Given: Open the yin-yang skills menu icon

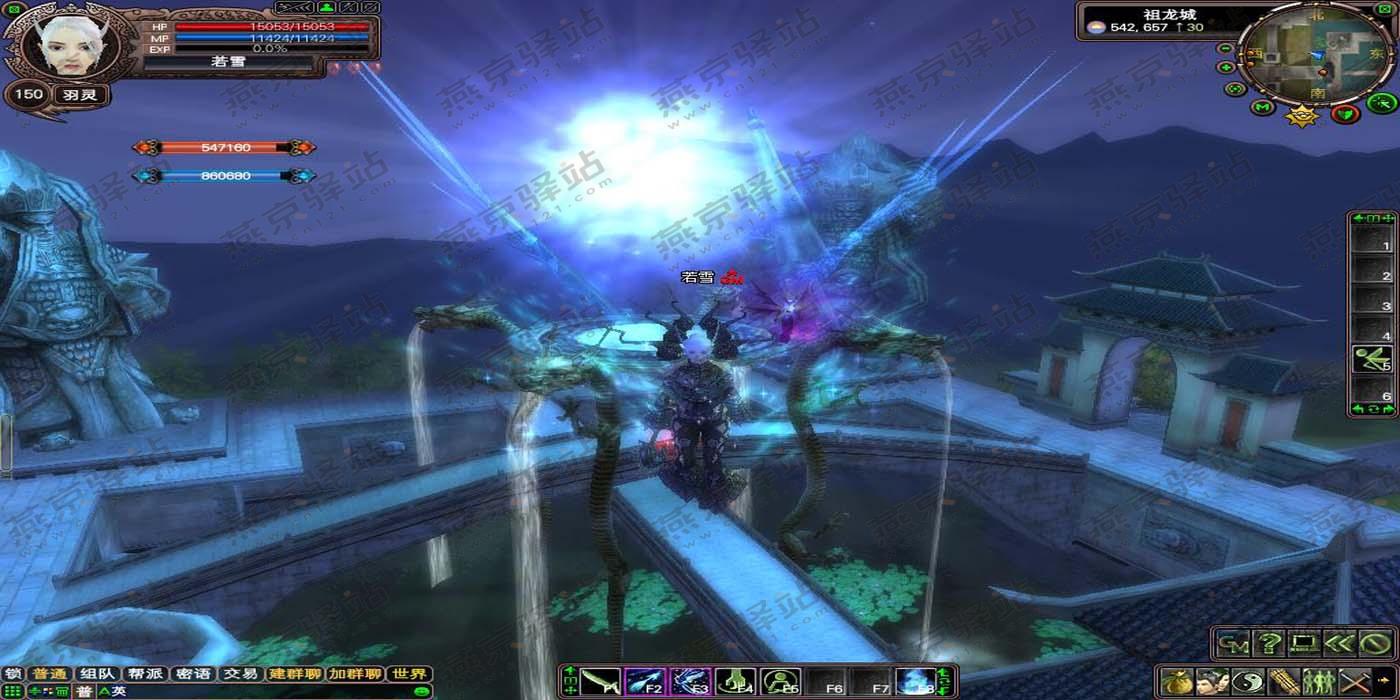Looking at the screenshot, I should click(x=1248, y=683).
